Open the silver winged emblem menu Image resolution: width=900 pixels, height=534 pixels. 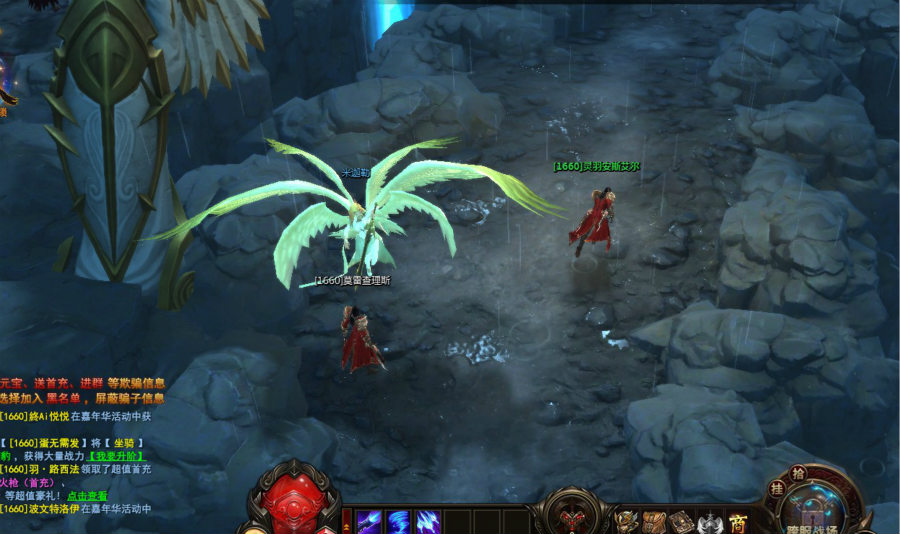(710, 521)
